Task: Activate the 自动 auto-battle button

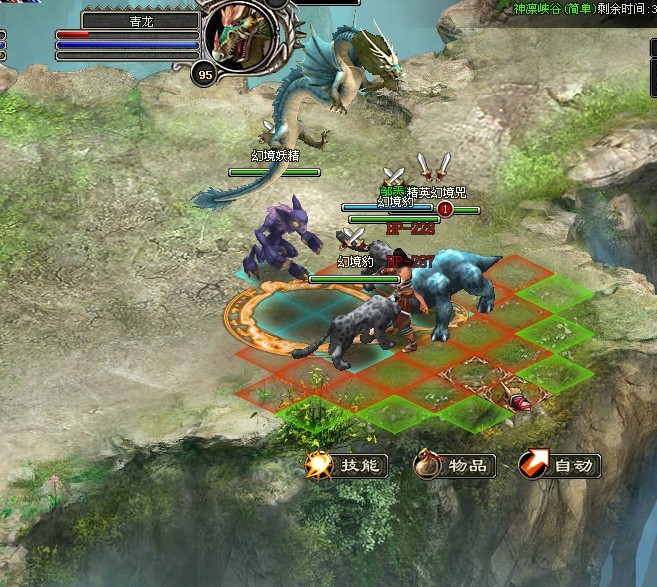Action: 561,465
